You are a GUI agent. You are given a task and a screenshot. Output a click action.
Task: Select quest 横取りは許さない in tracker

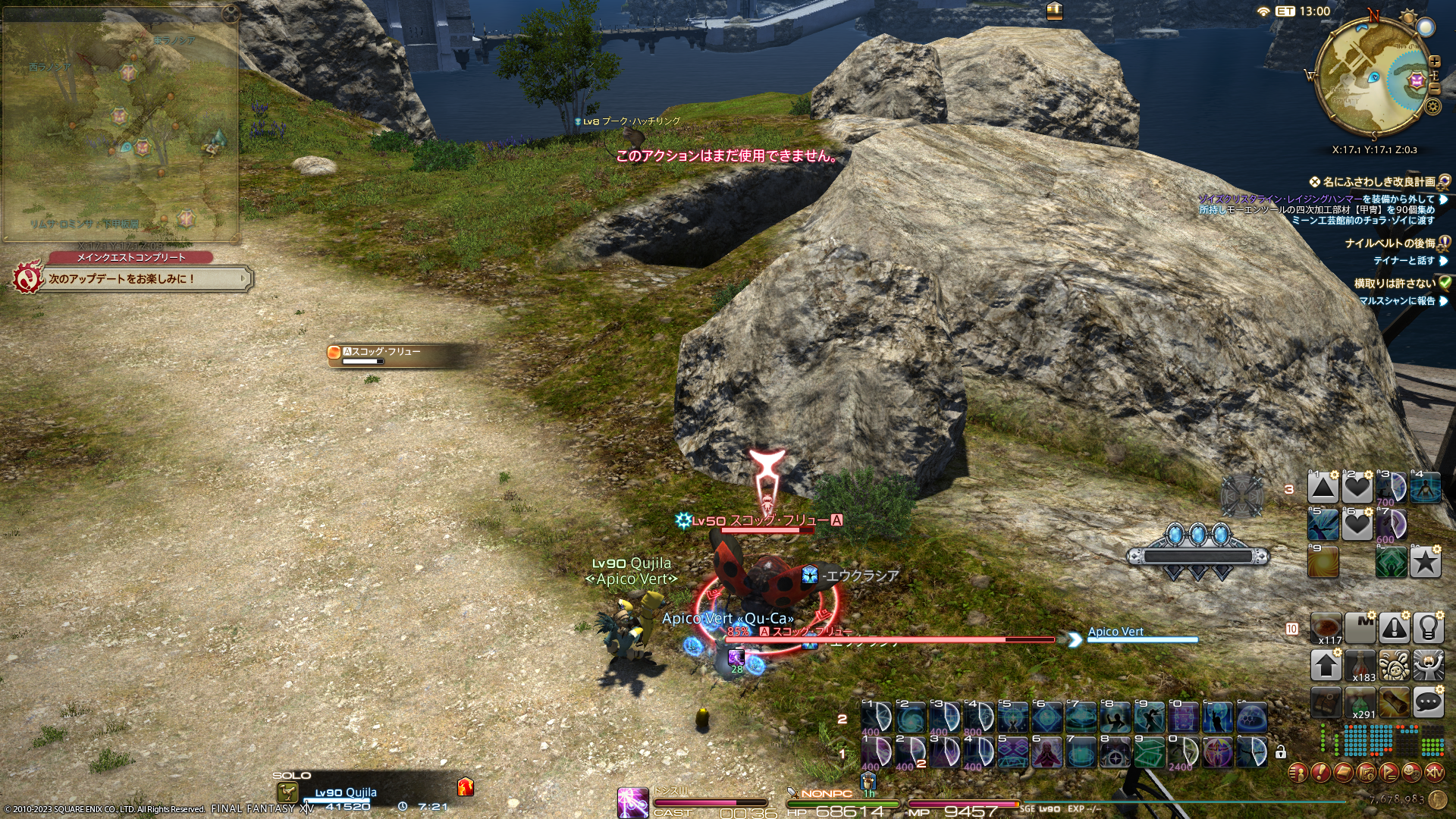(x=1394, y=283)
